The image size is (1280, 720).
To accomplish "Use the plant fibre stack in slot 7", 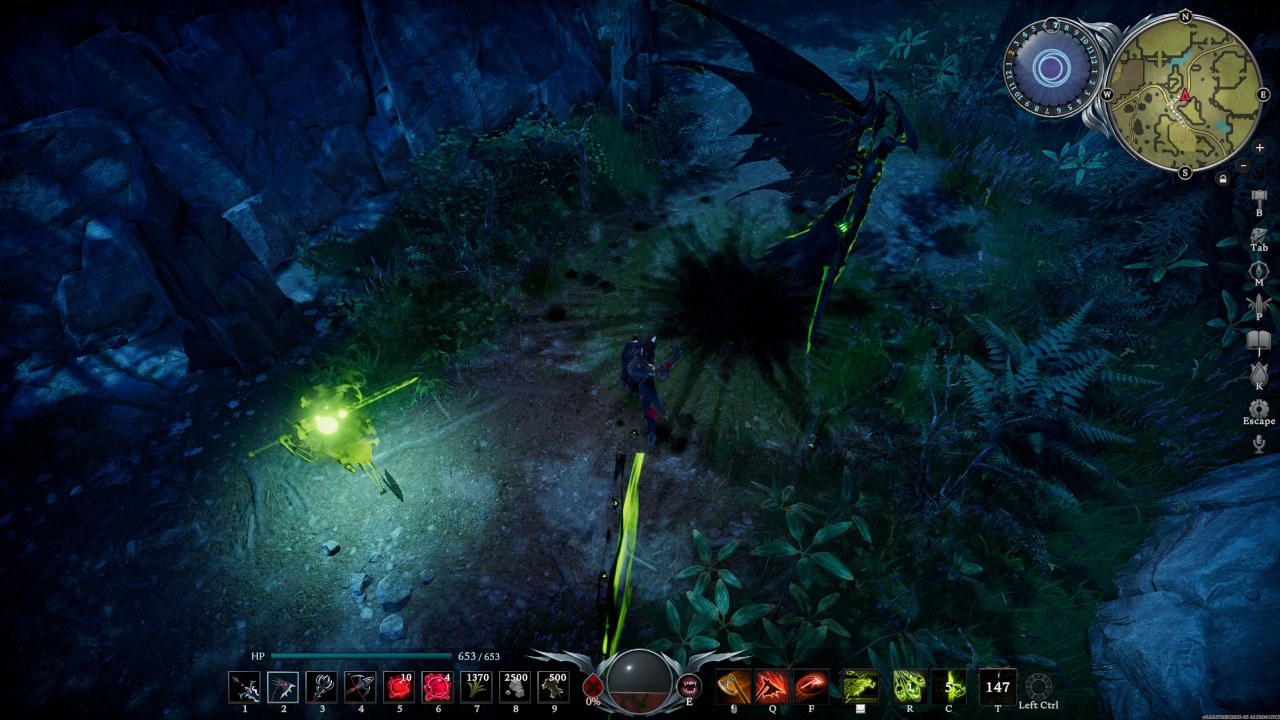I will pyautogui.click(x=477, y=686).
